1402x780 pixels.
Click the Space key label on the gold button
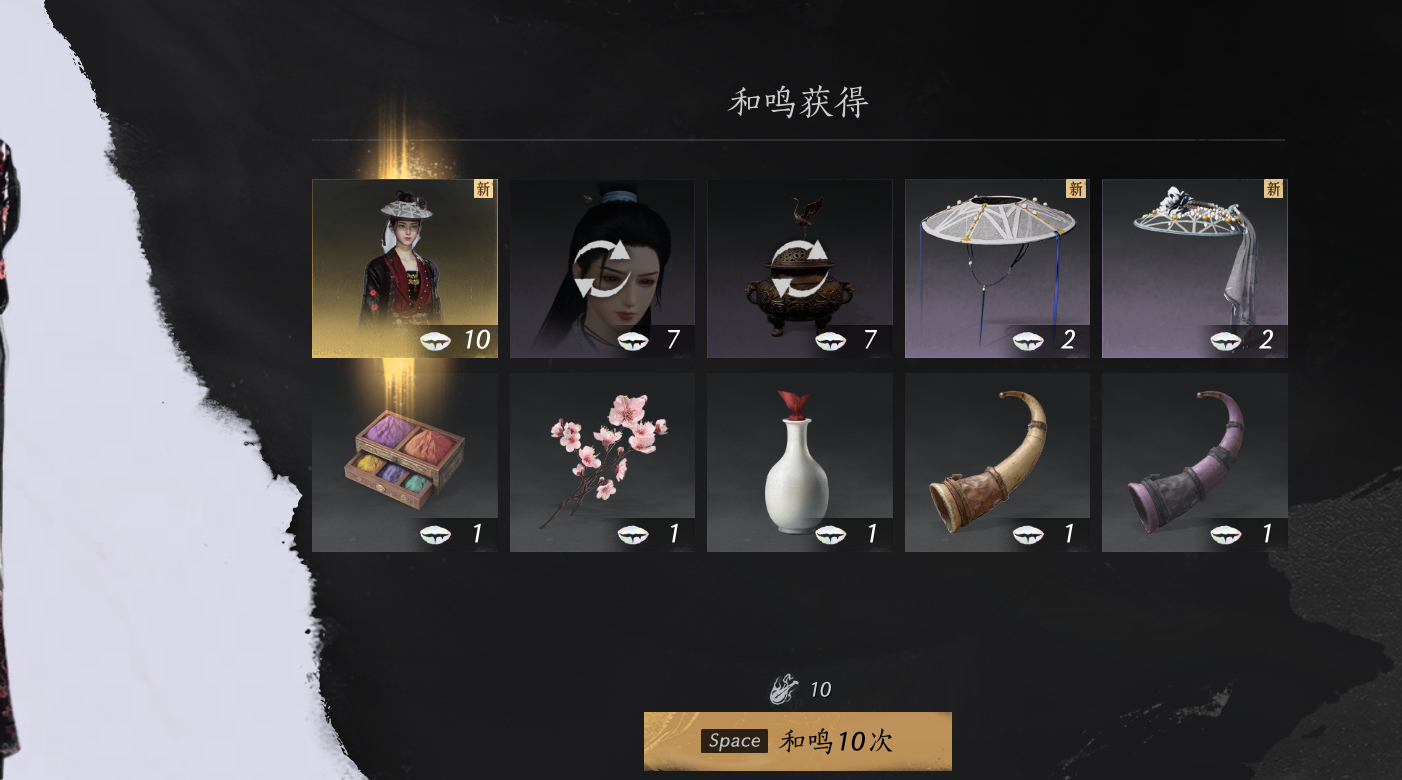pos(734,741)
